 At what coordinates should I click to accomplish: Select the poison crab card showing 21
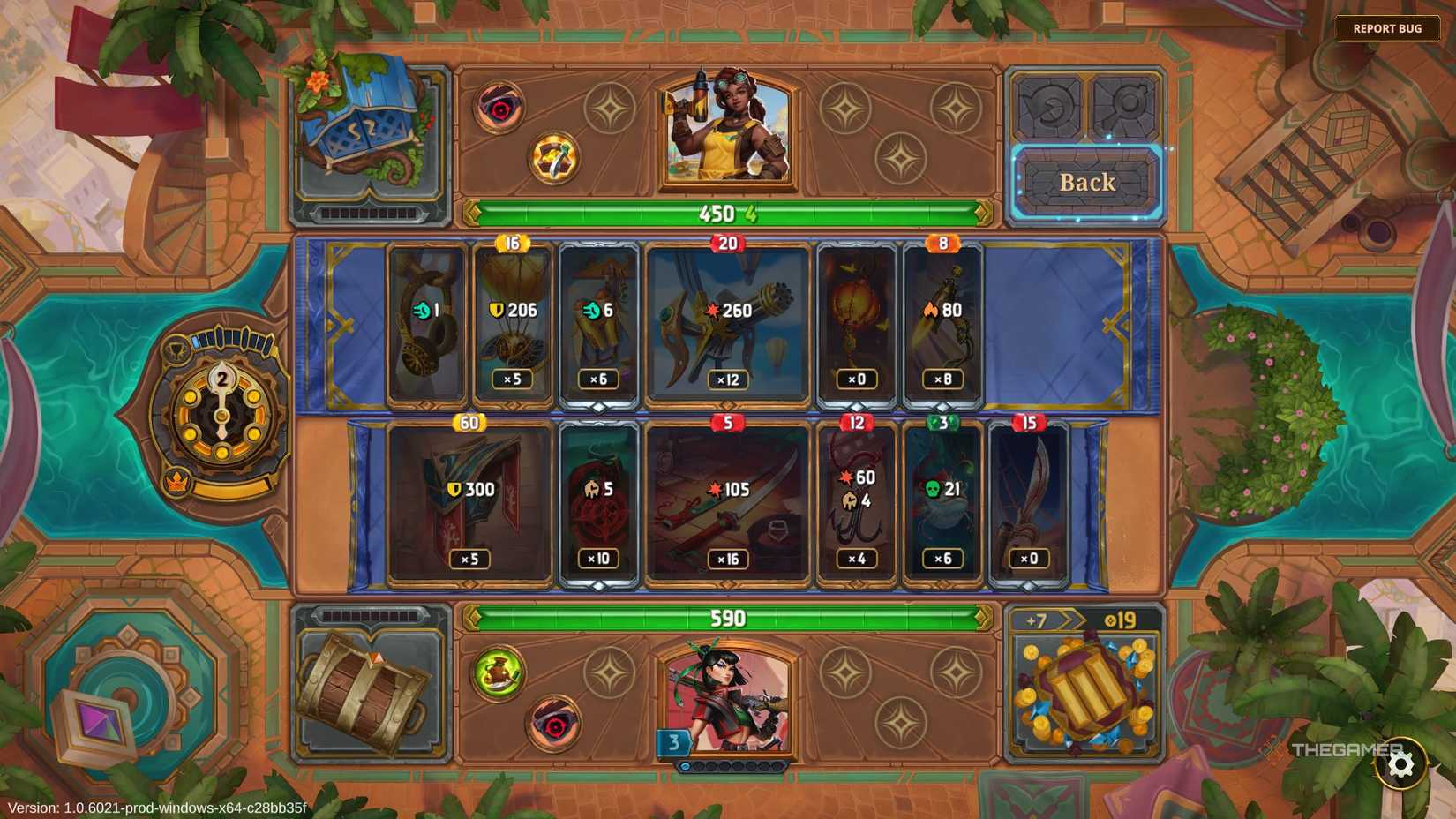pos(941,499)
